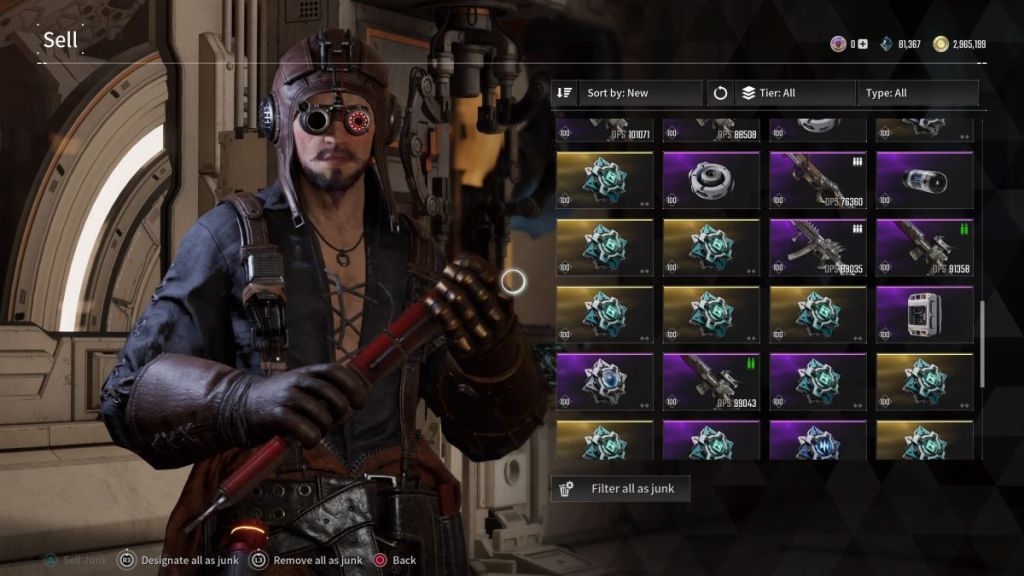Click the plus icon beside premium currency
Image resolution: width=1024 pixels, height=576 pixels.
click(x=863, y=44)
